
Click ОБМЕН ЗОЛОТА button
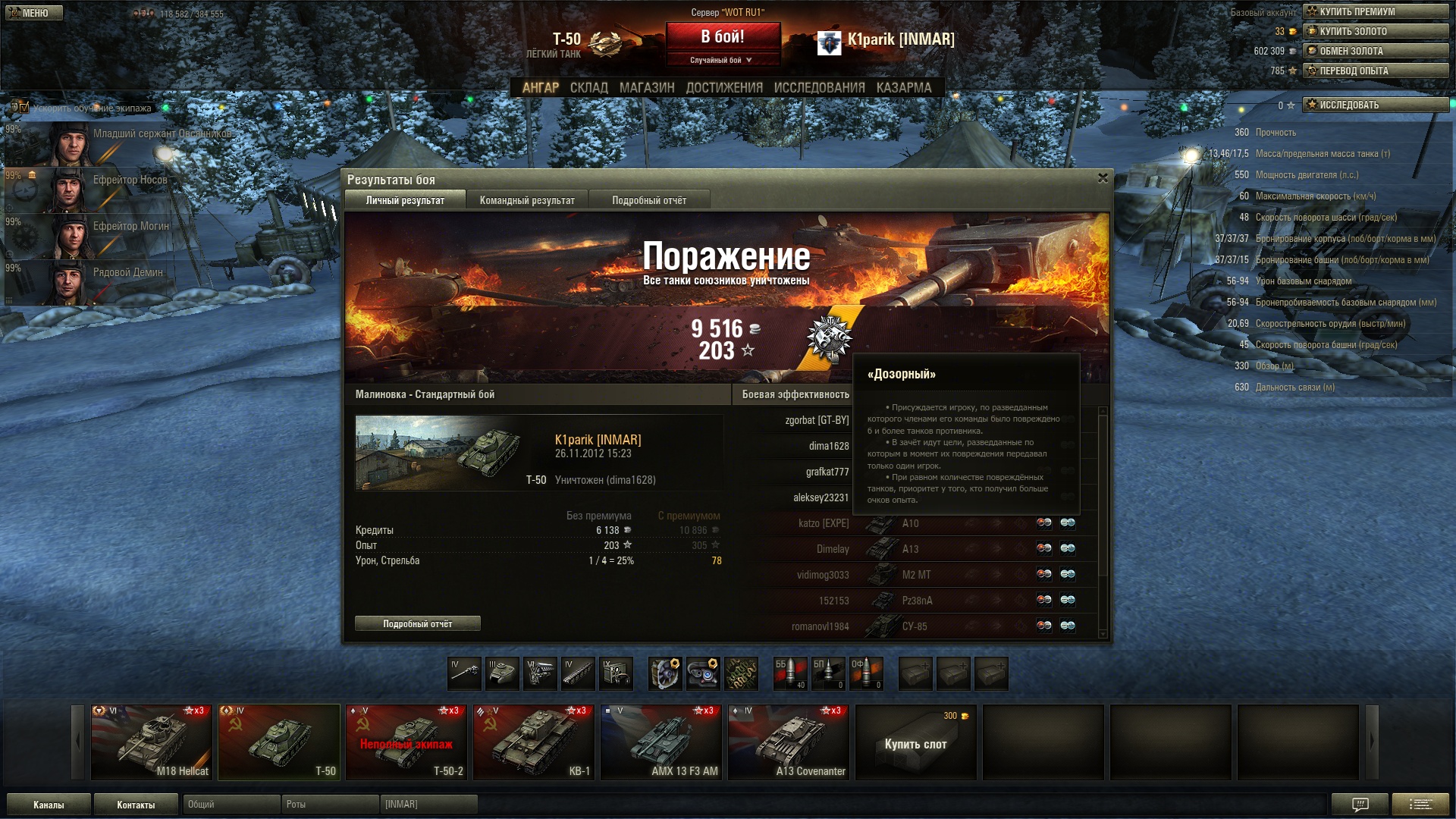(1375, 51)
